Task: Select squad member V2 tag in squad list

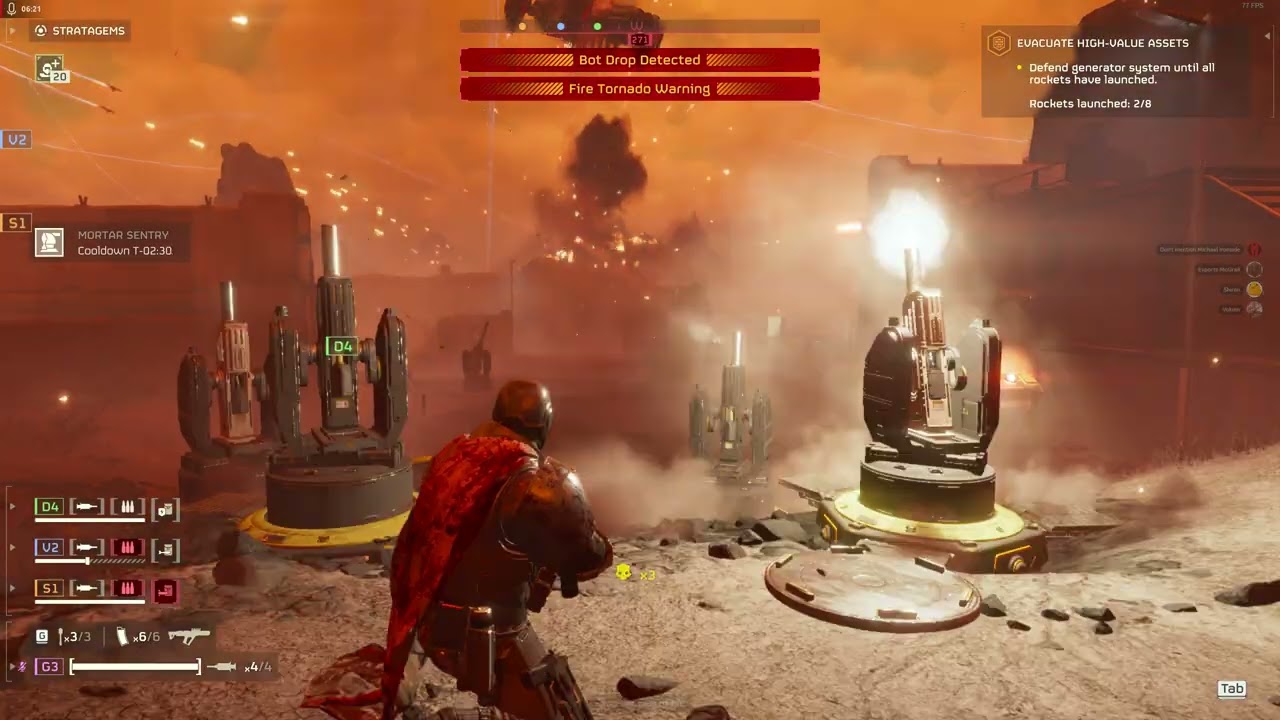Action: tap(50, 548)
